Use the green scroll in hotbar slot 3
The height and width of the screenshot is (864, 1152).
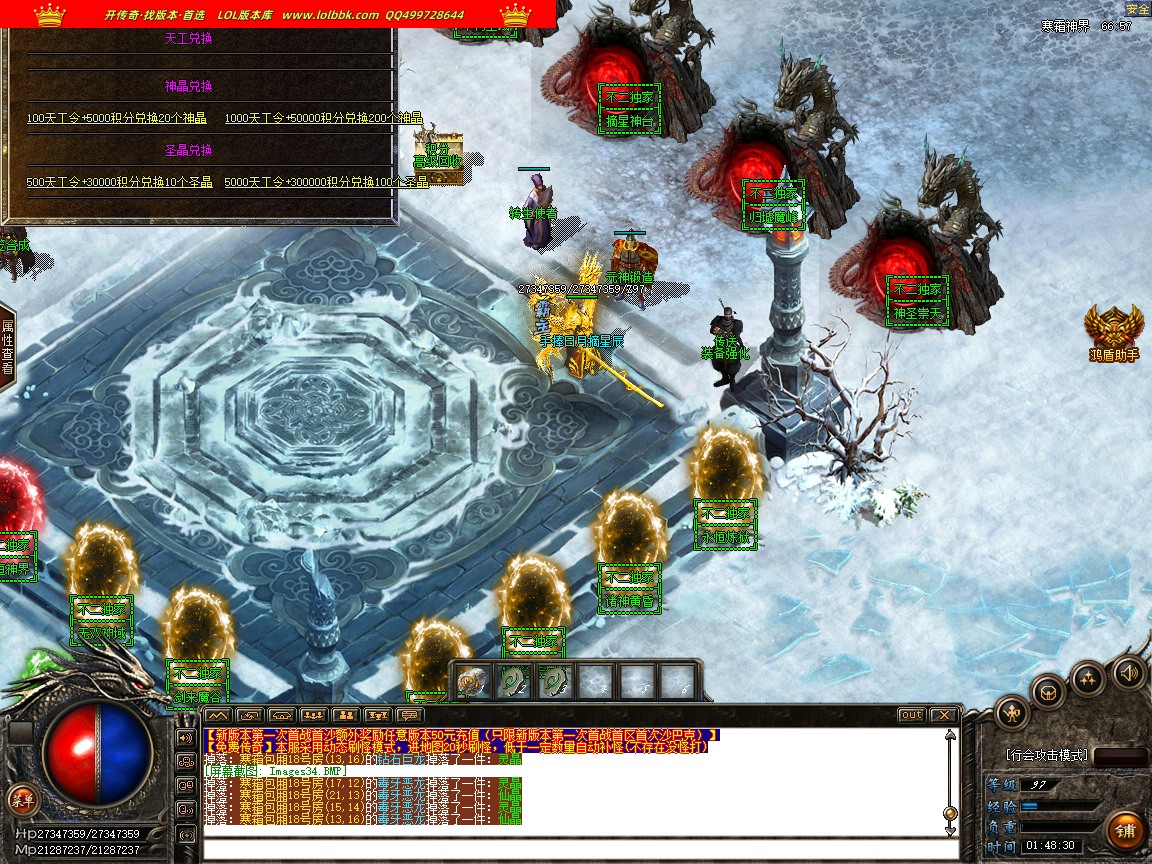click(555, 681)
